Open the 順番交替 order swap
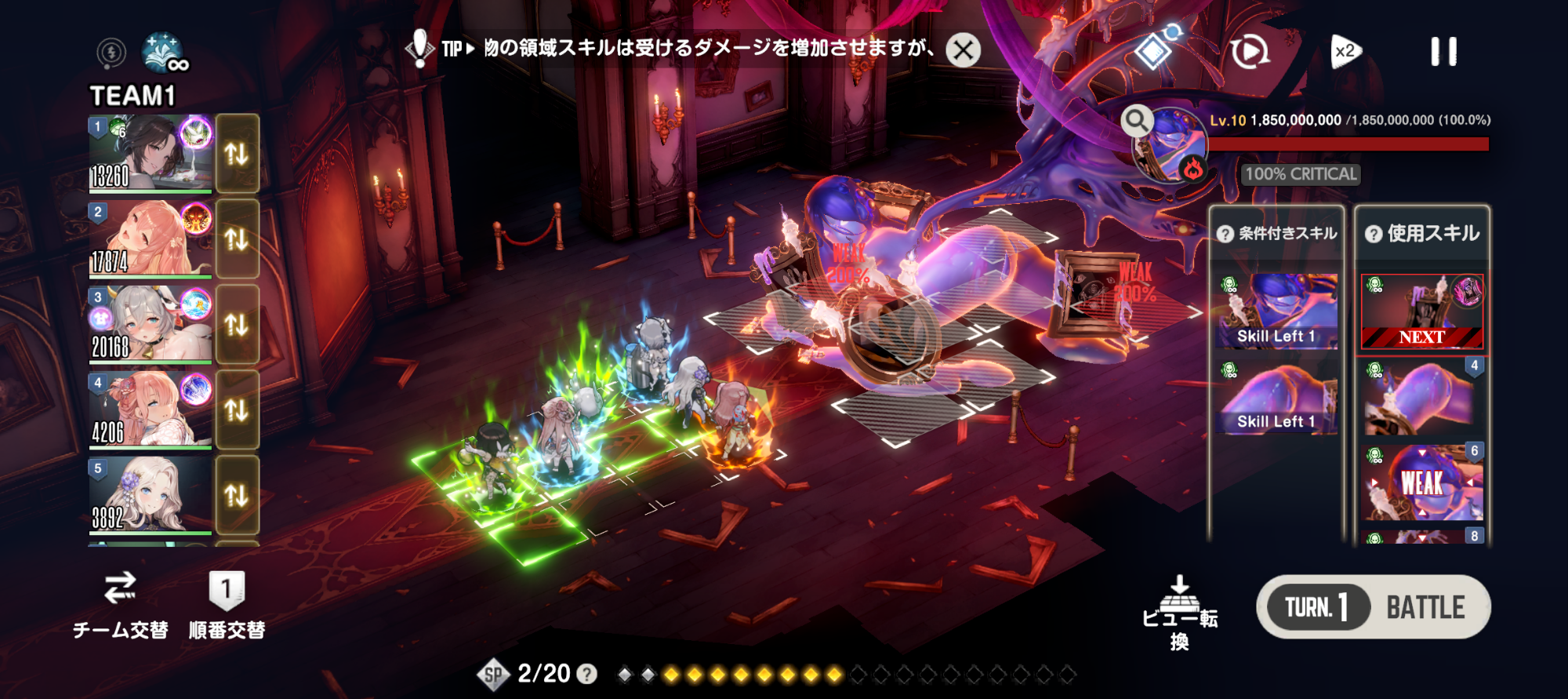Viewport: 1568px width, 699px height. pyautogui.click(x=227, y=606)
